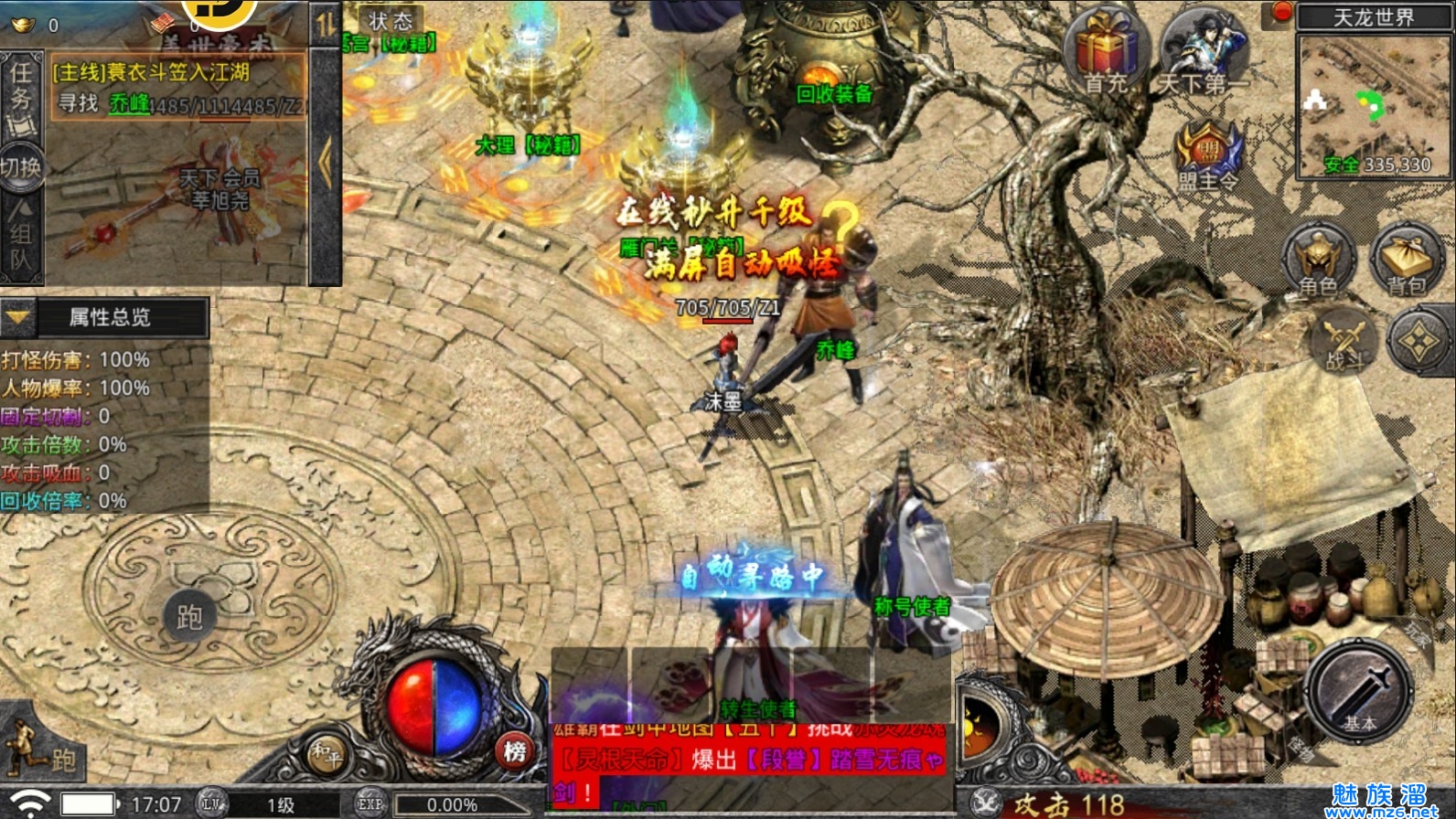Viewport: 1456px width, 819px height.
Task: Open the 状态 status button
Action: (x=391, y=20)
